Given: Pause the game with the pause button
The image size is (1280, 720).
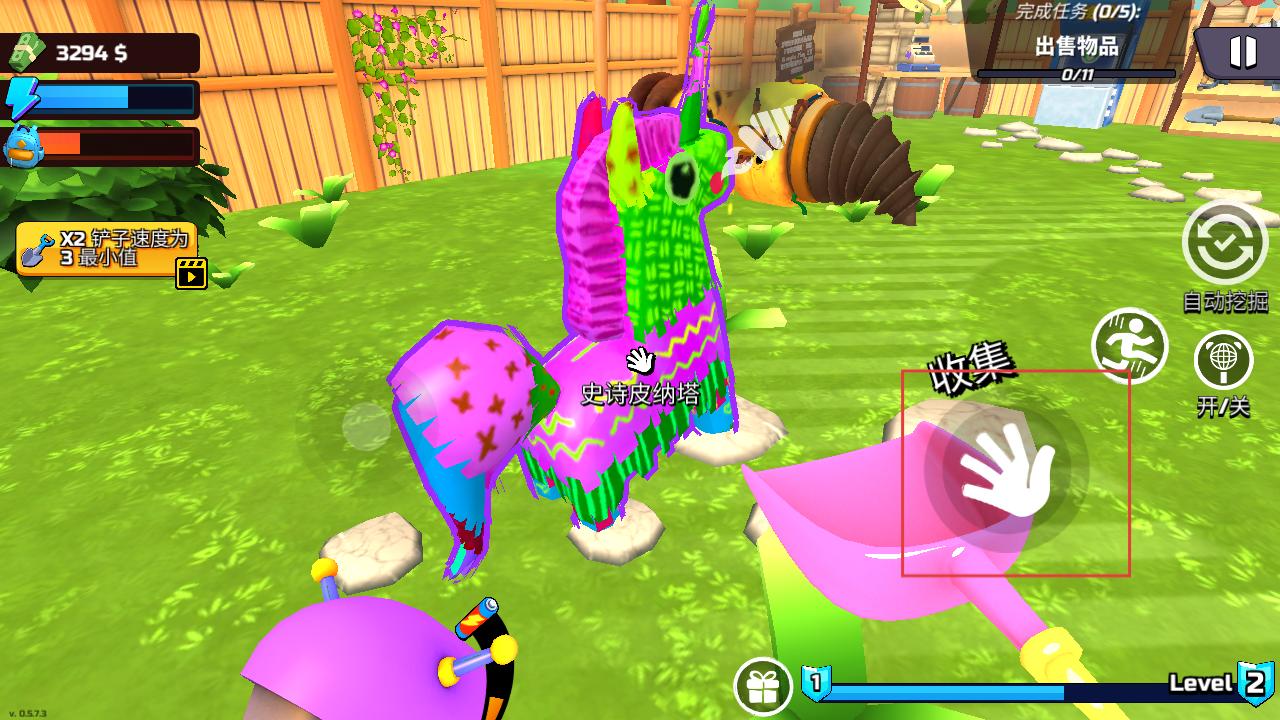Looking at the screenshot, I should (x=1241, y=51).
